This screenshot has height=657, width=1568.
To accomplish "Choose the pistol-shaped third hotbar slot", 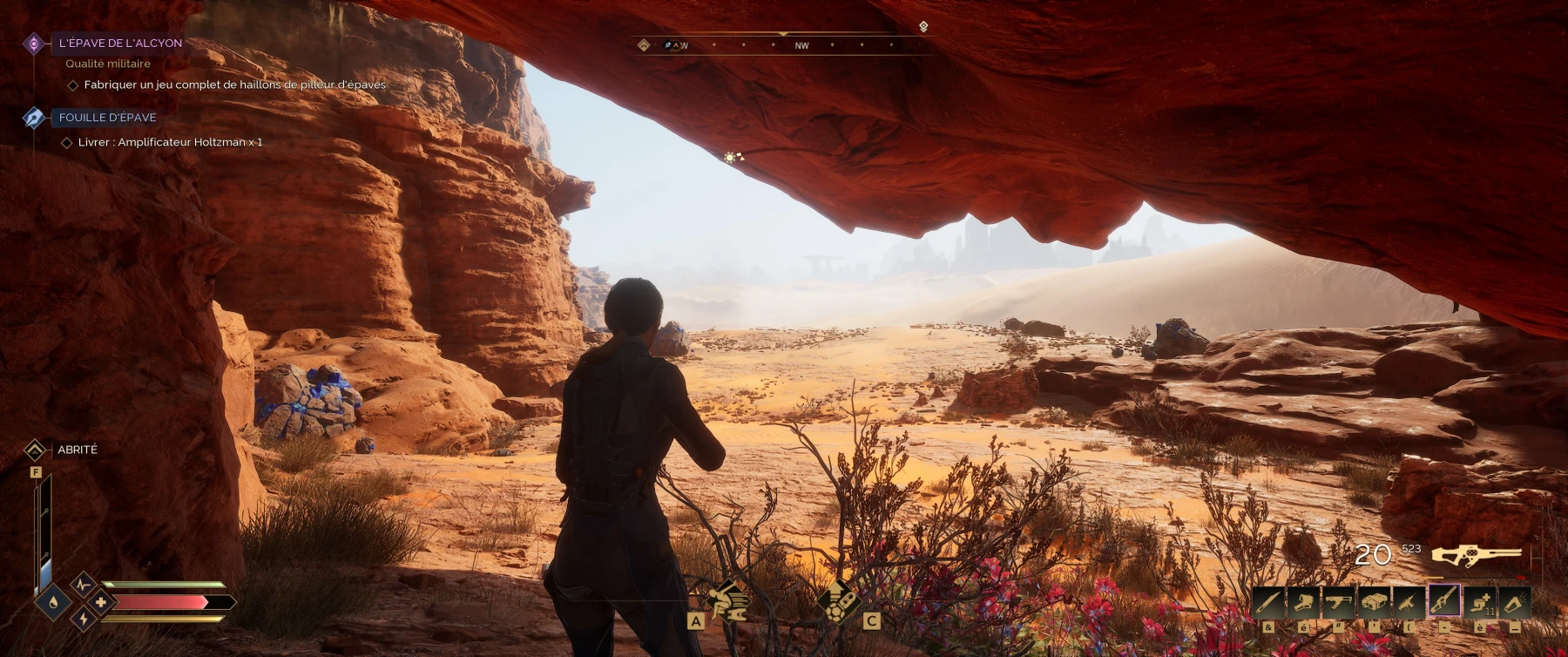I will (x=1339, y=602).
